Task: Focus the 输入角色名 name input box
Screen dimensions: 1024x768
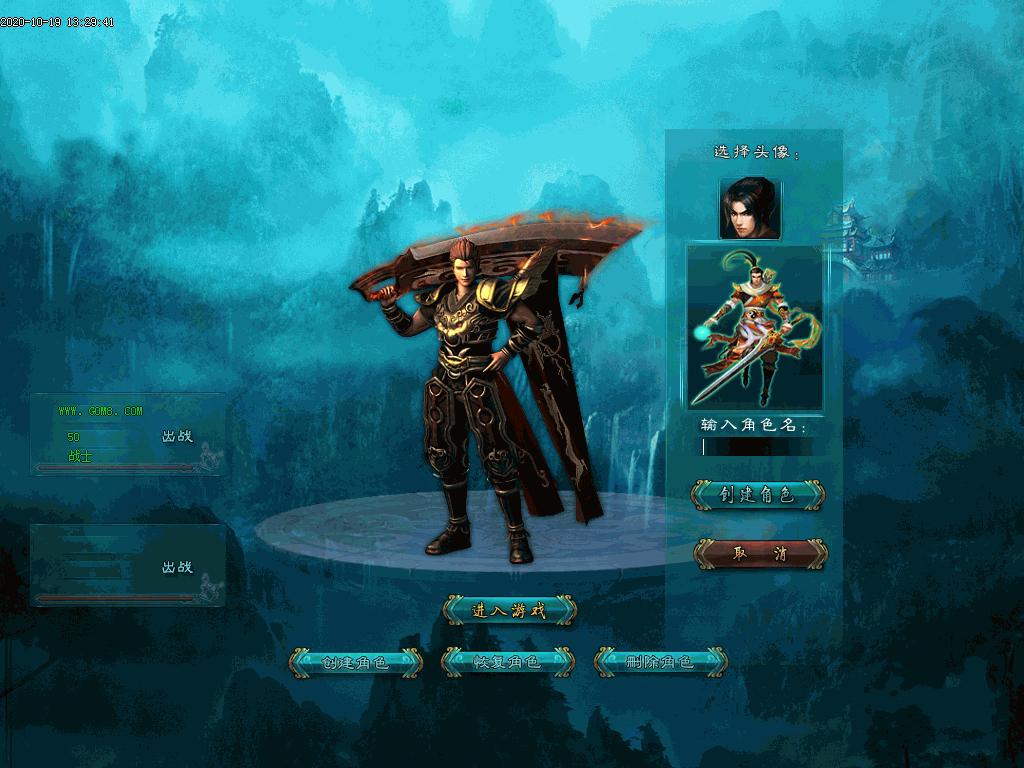Action: click(763, 446)
